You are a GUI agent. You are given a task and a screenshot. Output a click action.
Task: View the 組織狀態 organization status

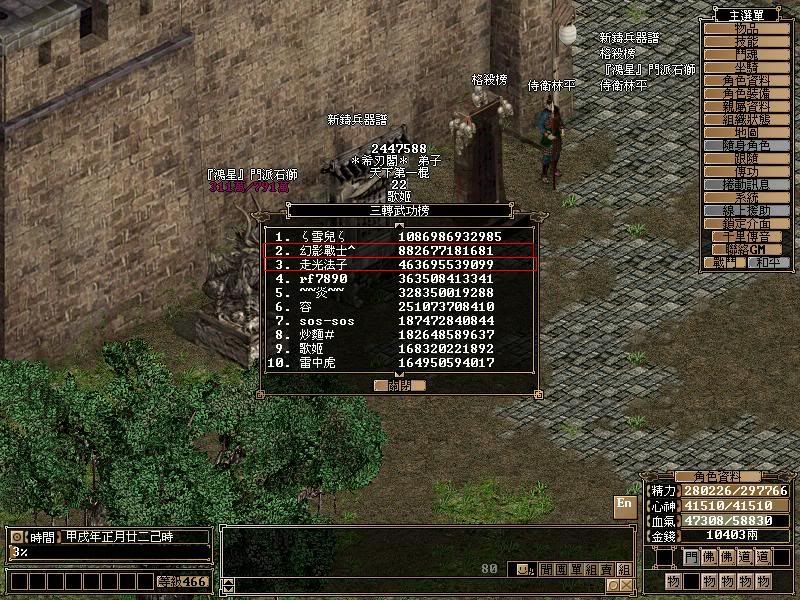[747, 119]
